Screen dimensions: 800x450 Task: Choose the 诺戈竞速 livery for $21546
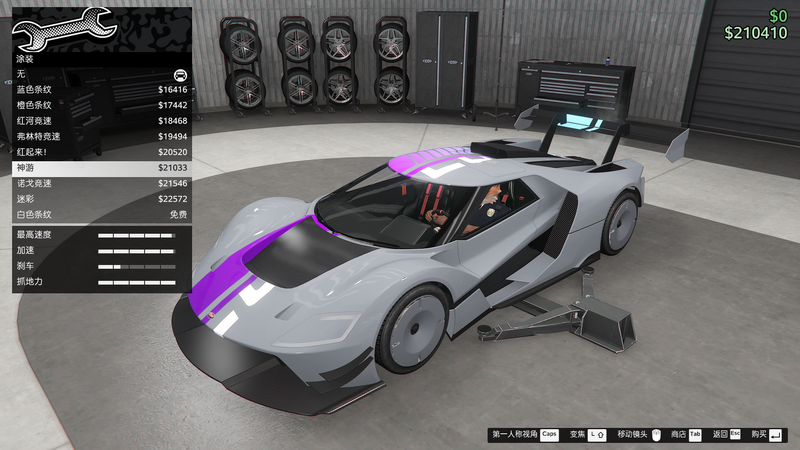click(100, 184)
